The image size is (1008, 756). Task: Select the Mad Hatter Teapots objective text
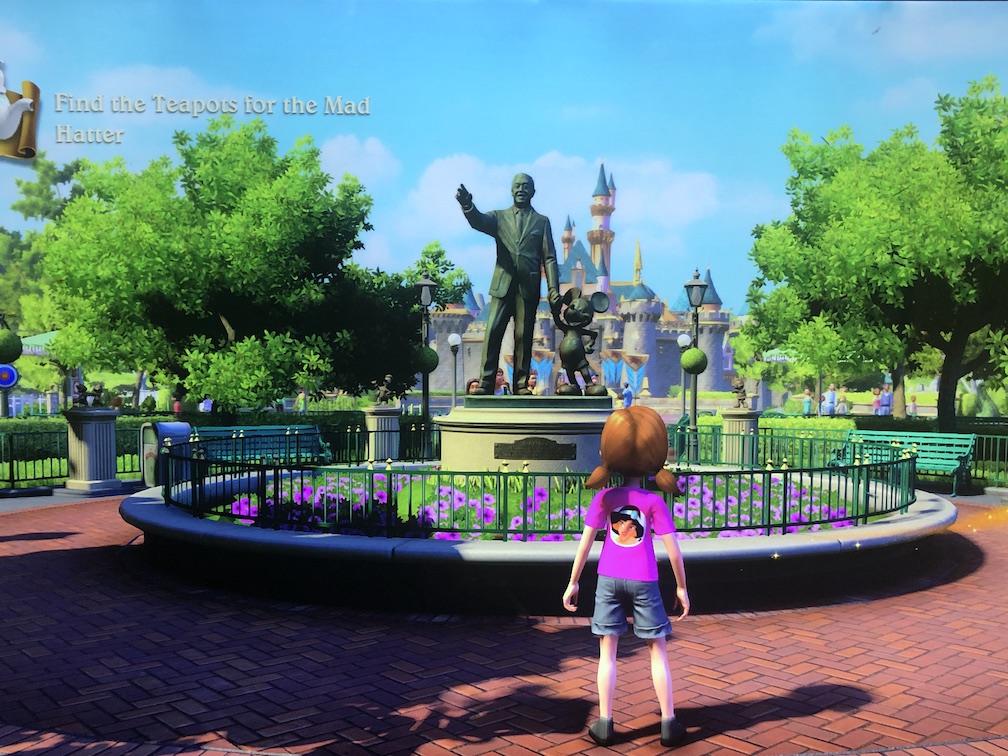[x=212, y=119]
